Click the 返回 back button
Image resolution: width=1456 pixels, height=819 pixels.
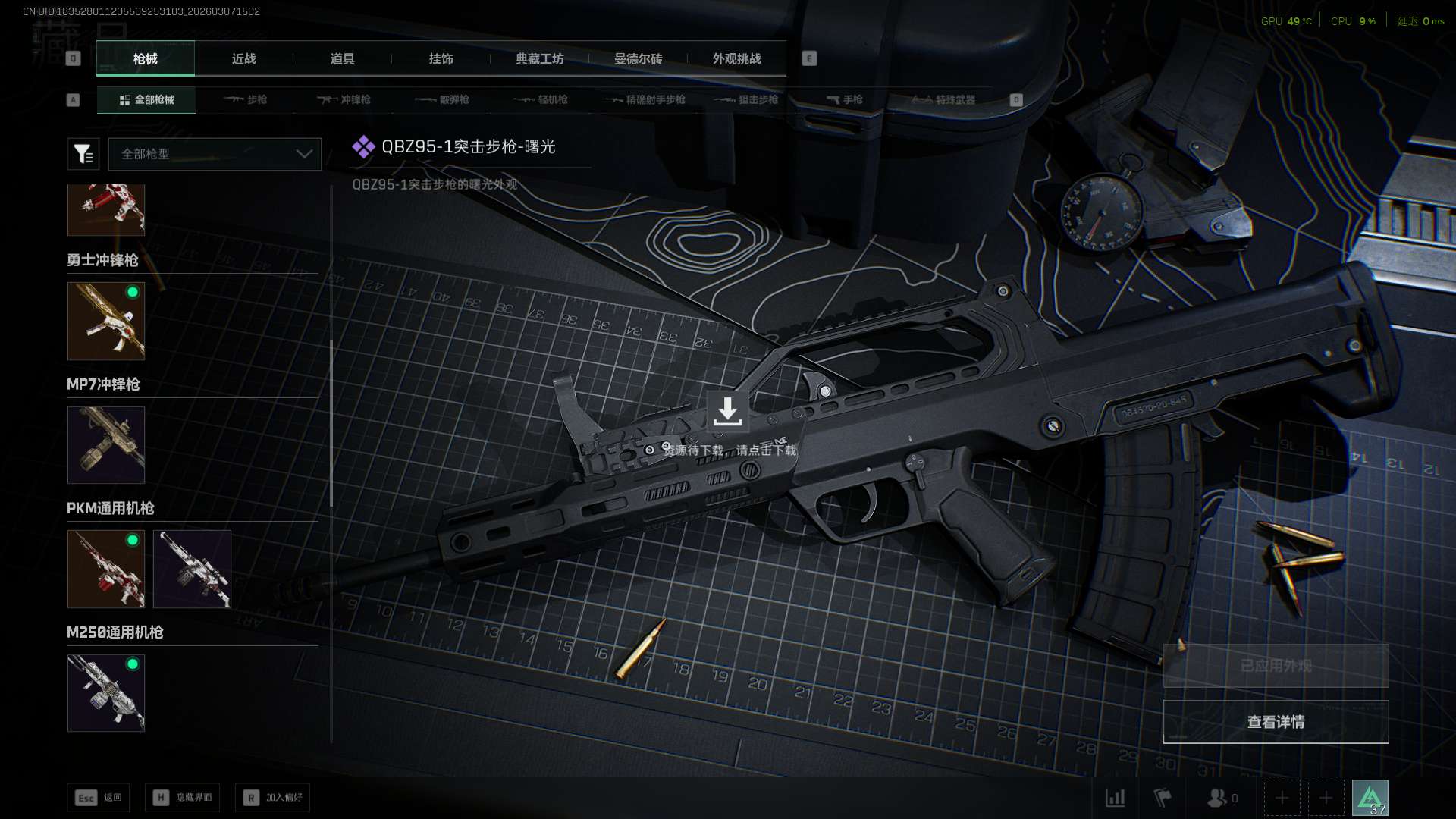(99, 797)
